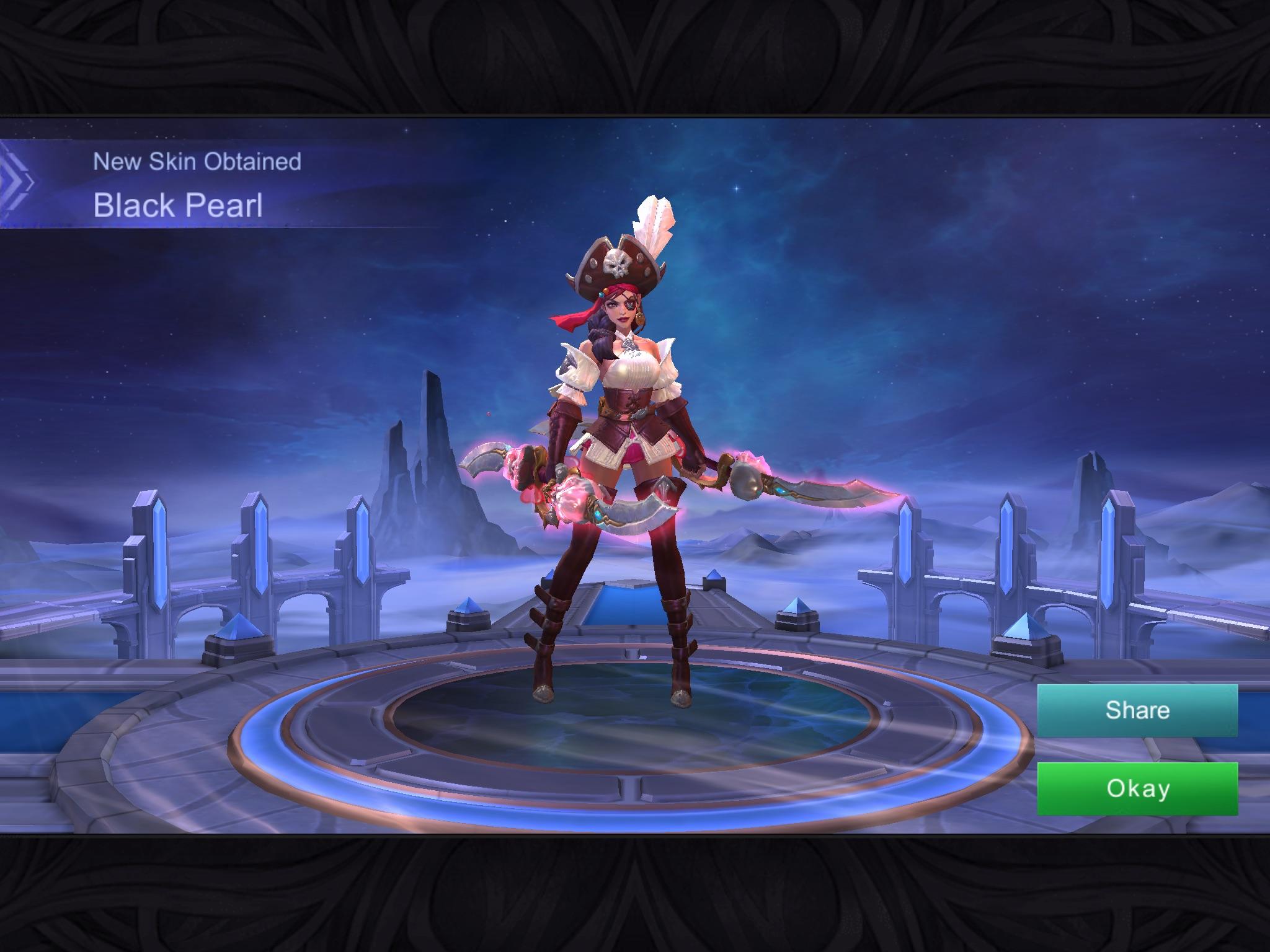Click the teal Share button
This screenshot has width=1270, height=952.
coord(1137,710)
